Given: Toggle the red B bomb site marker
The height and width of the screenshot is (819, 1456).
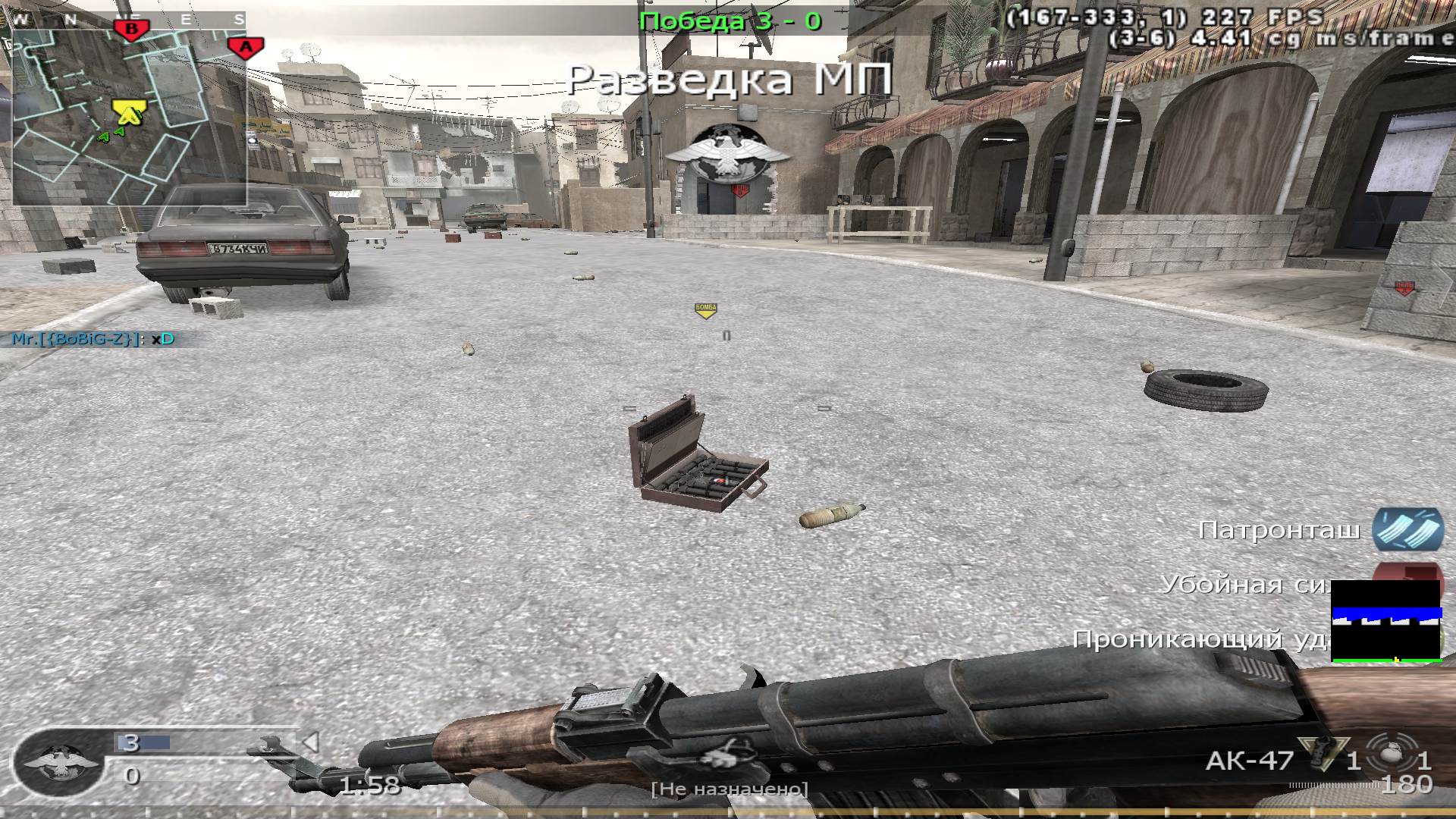Looking at the screenshot, I should [130, 30].
